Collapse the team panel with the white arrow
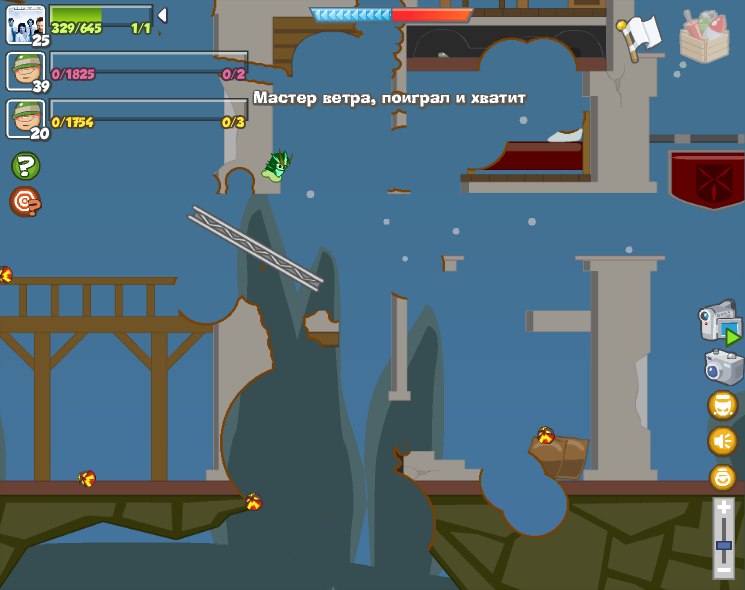Image resolution: width=745 pixels, height=590 pixels. (162, 15)
